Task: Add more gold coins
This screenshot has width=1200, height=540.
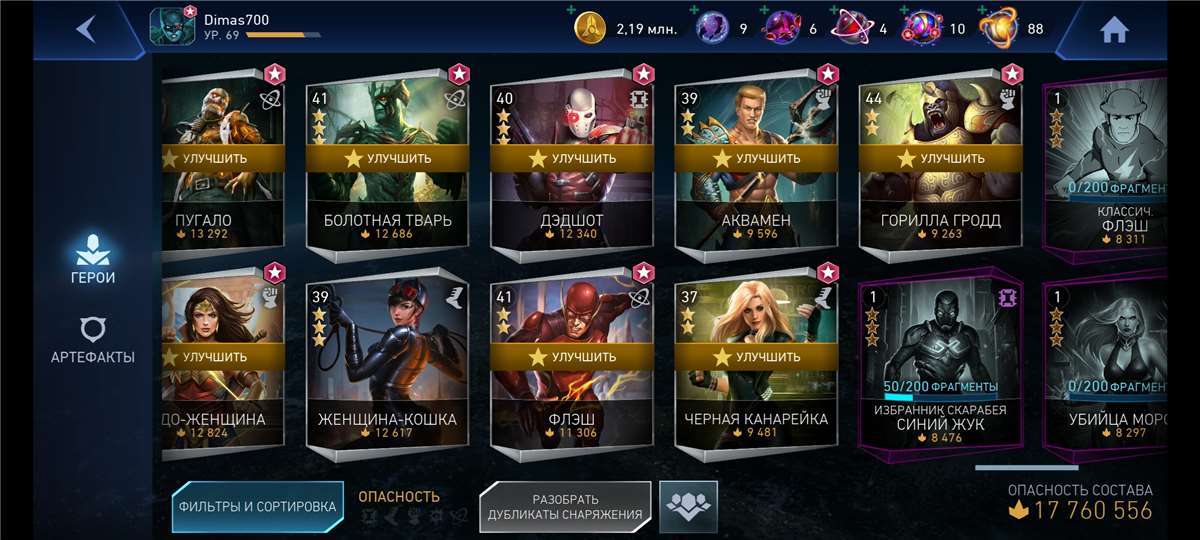Action: coord(571,10)
